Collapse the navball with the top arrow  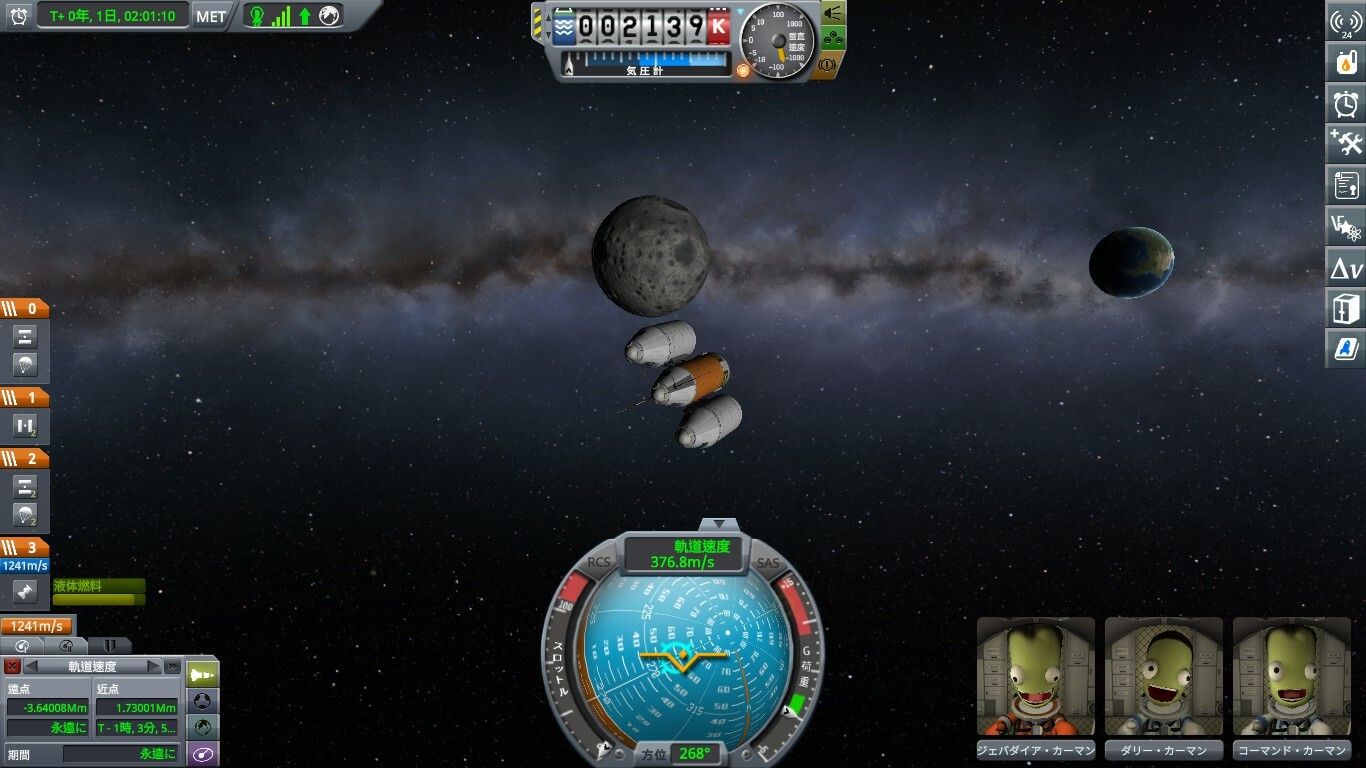point(717,524)
